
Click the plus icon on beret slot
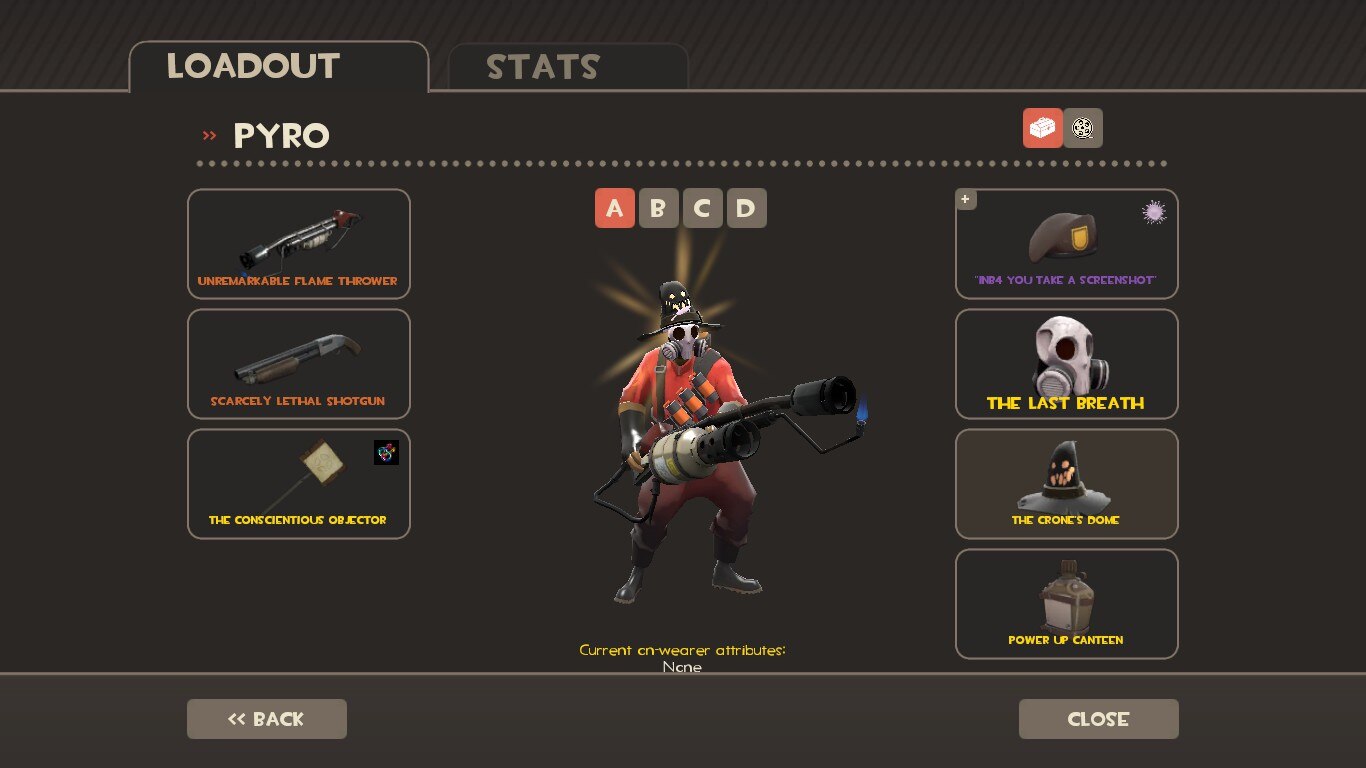965,199
